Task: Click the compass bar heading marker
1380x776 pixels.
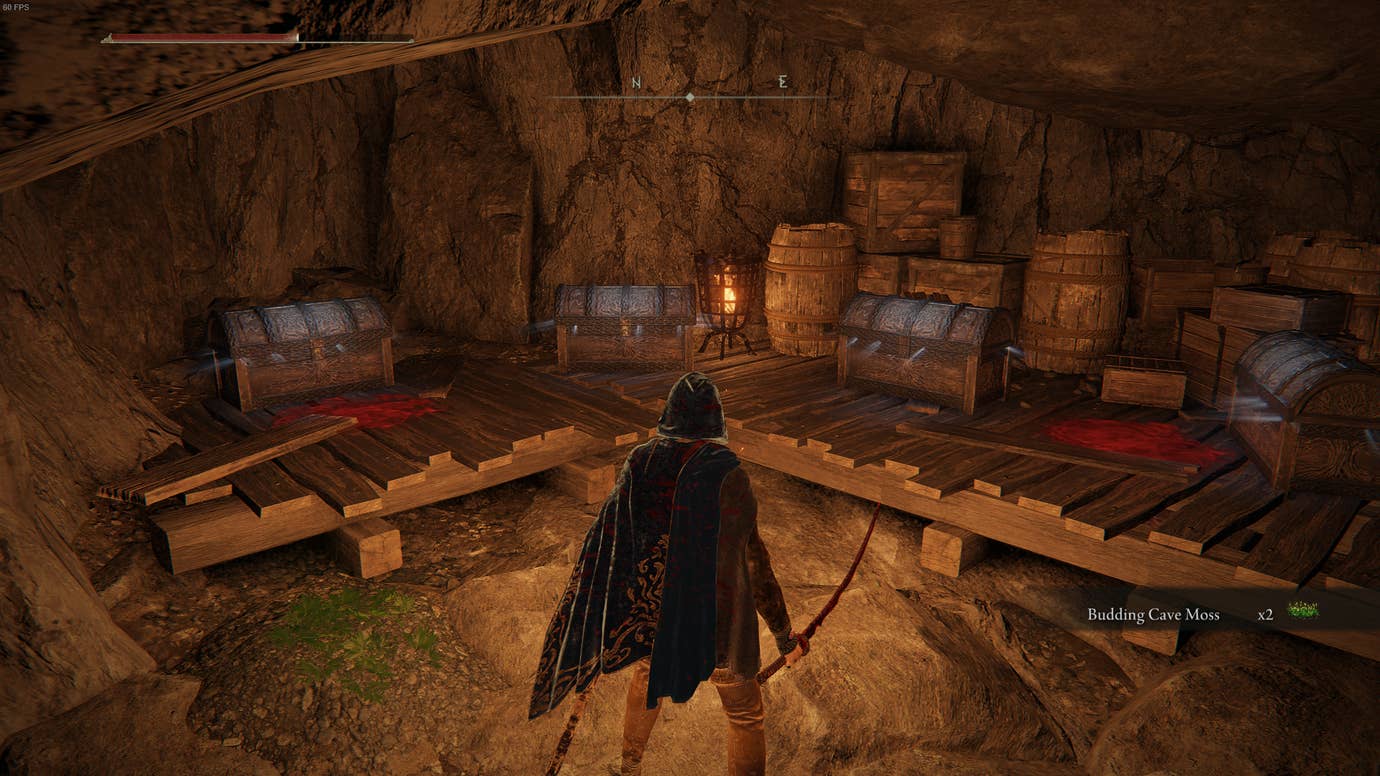Action: pyautogui.click(x=690, y=97)
